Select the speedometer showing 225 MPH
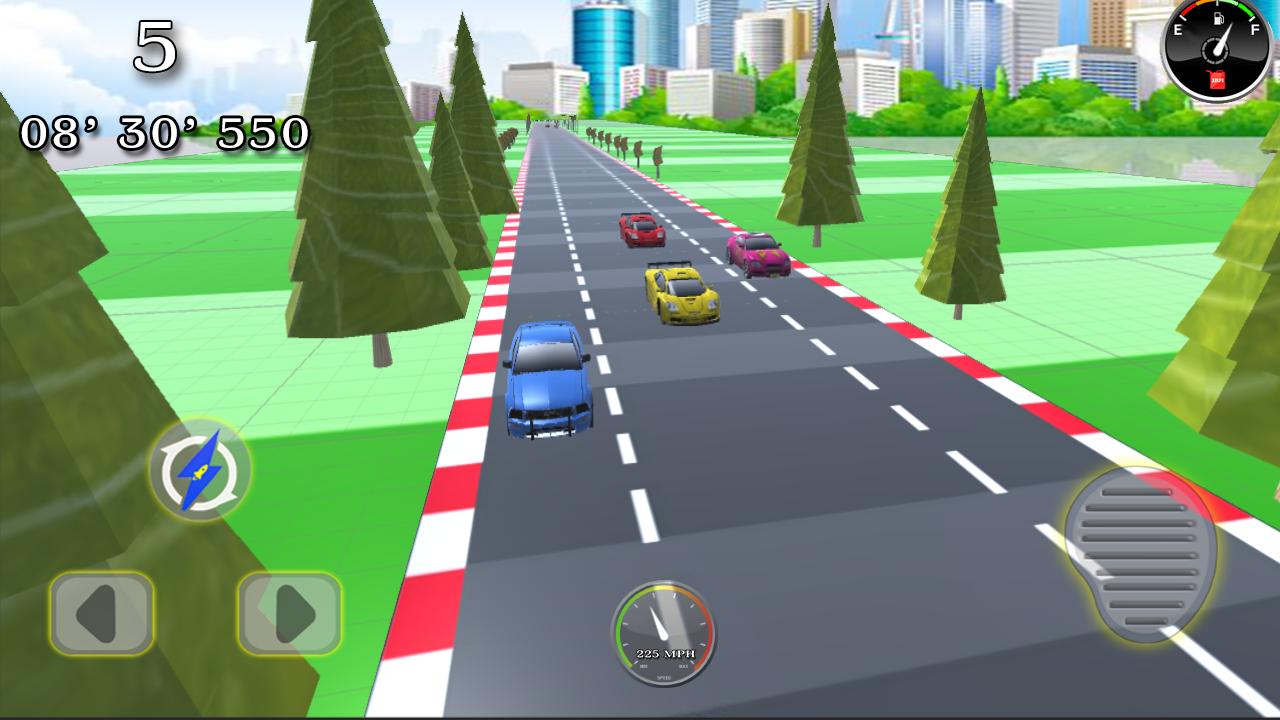 pos(665,632)
